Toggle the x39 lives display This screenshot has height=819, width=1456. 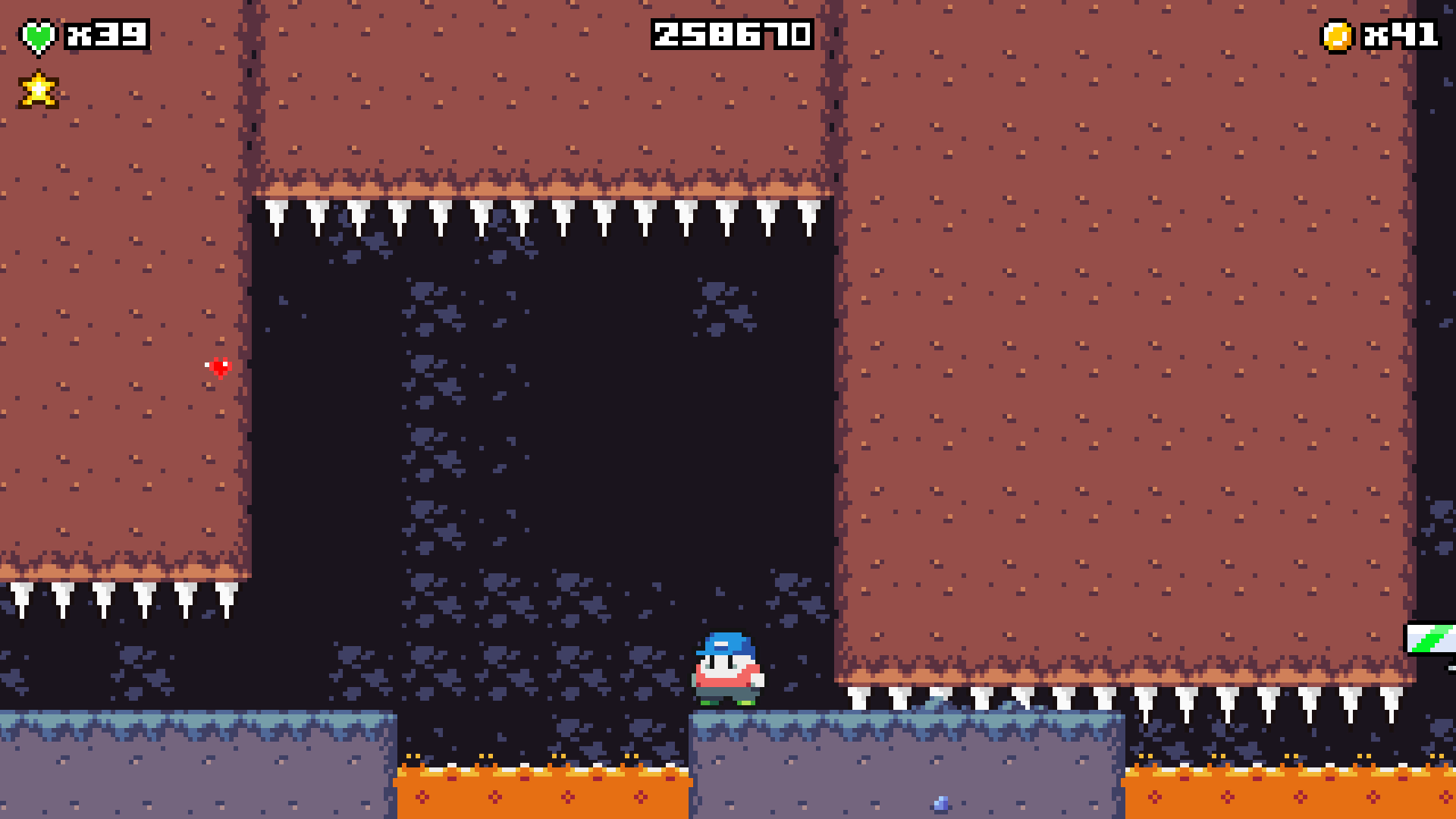[106, 33]
